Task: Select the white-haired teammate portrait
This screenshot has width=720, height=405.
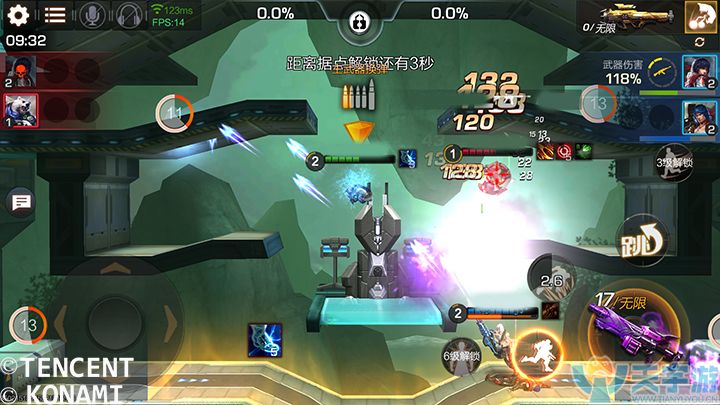Action: point(21,108)
